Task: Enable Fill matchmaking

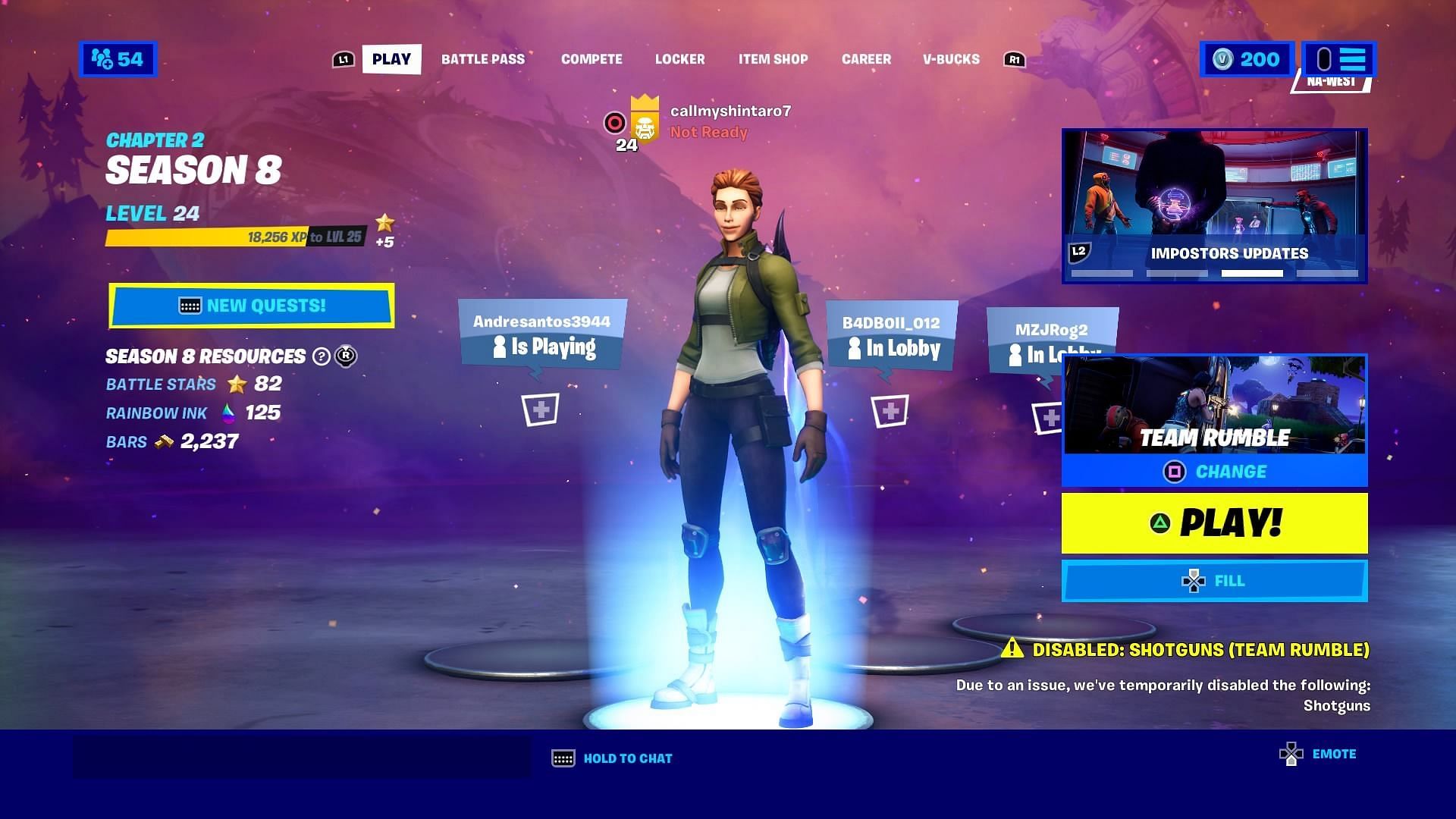Action: pyautogui.click(x=1214, y=580)
